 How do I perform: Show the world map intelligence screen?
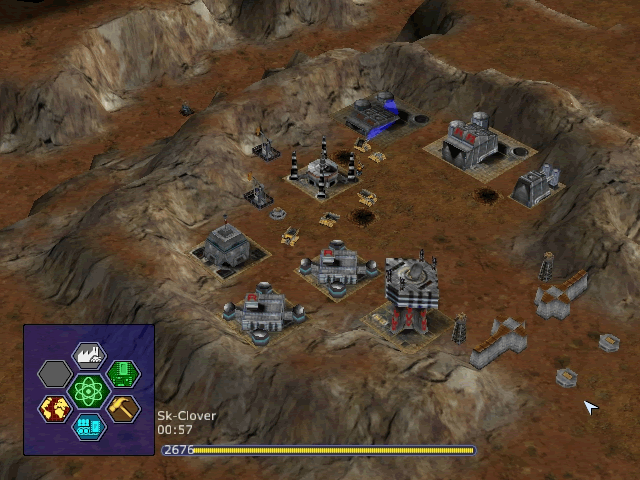pos(55,408)
